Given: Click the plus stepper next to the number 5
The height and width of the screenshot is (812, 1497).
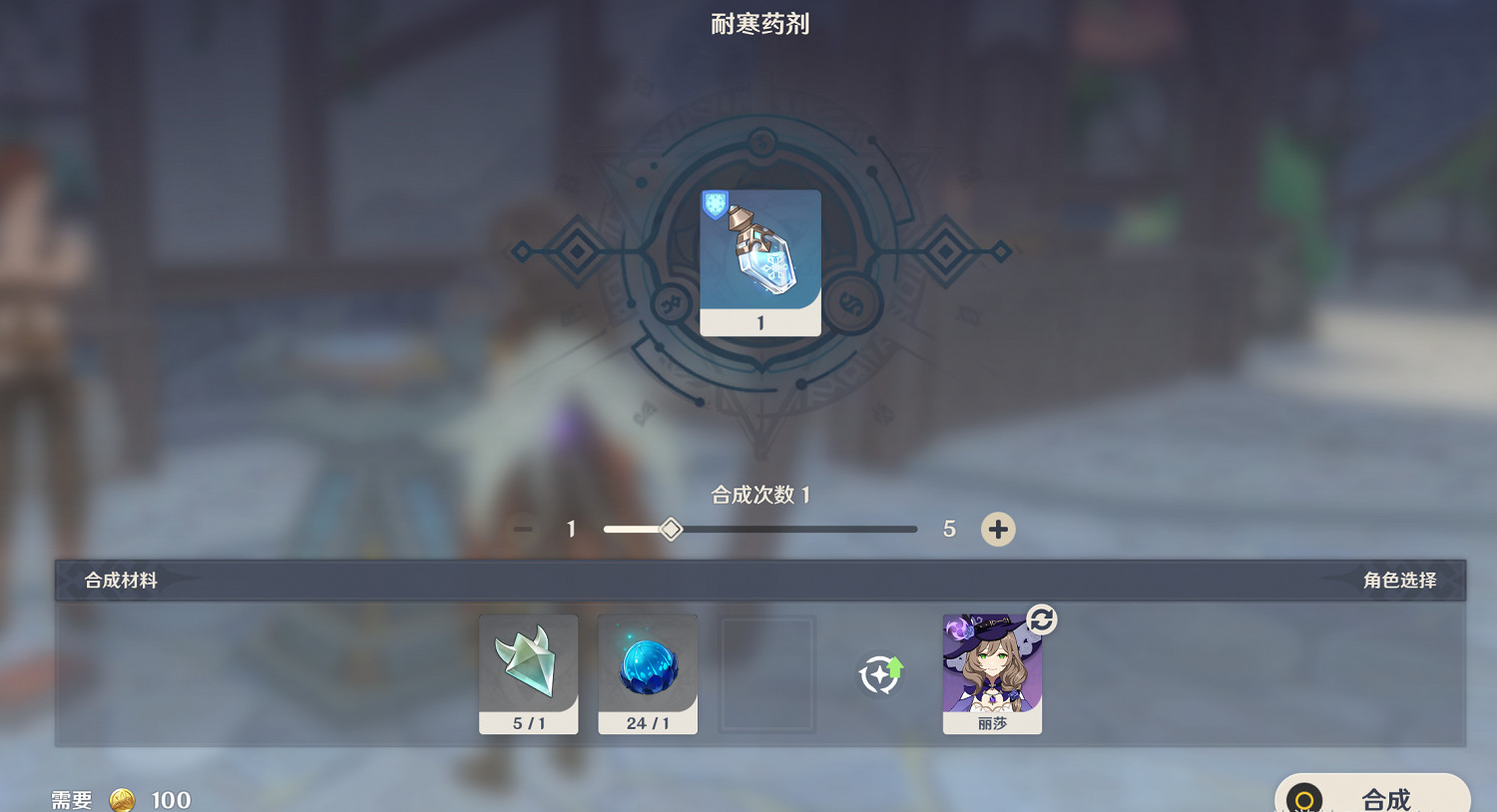Looking at the screenshot, I should [x=998, y=529].
